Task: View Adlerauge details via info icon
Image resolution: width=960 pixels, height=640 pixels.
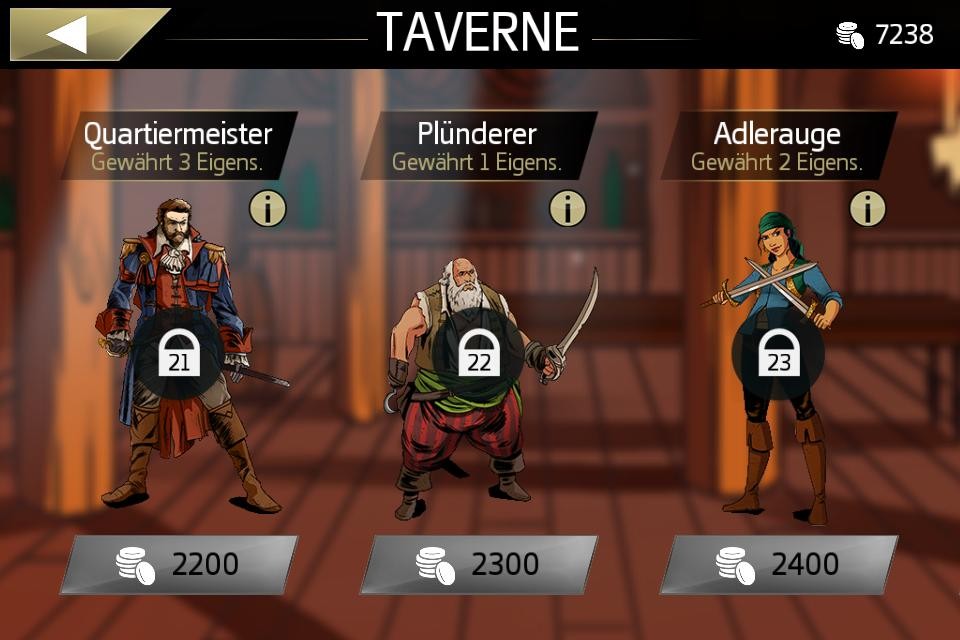Action: tap(867, 208)
